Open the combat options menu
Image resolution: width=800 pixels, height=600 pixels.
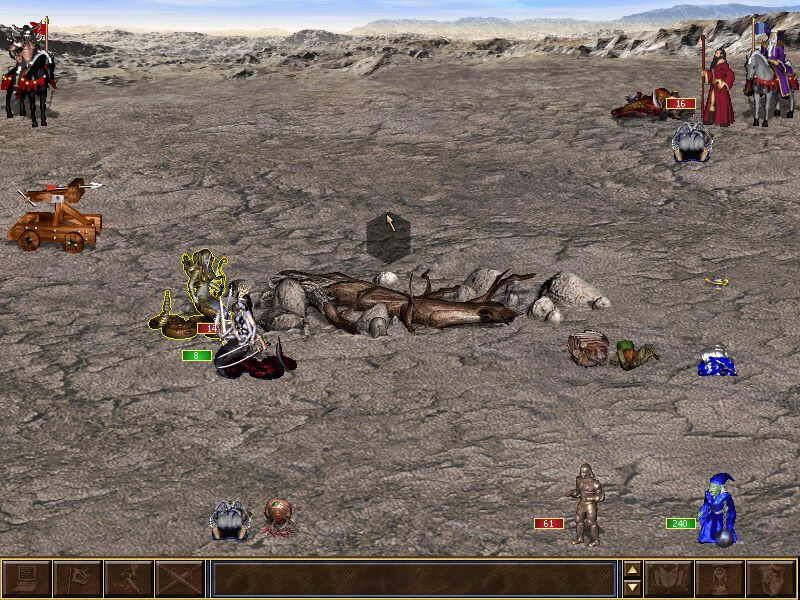point(26,579)
